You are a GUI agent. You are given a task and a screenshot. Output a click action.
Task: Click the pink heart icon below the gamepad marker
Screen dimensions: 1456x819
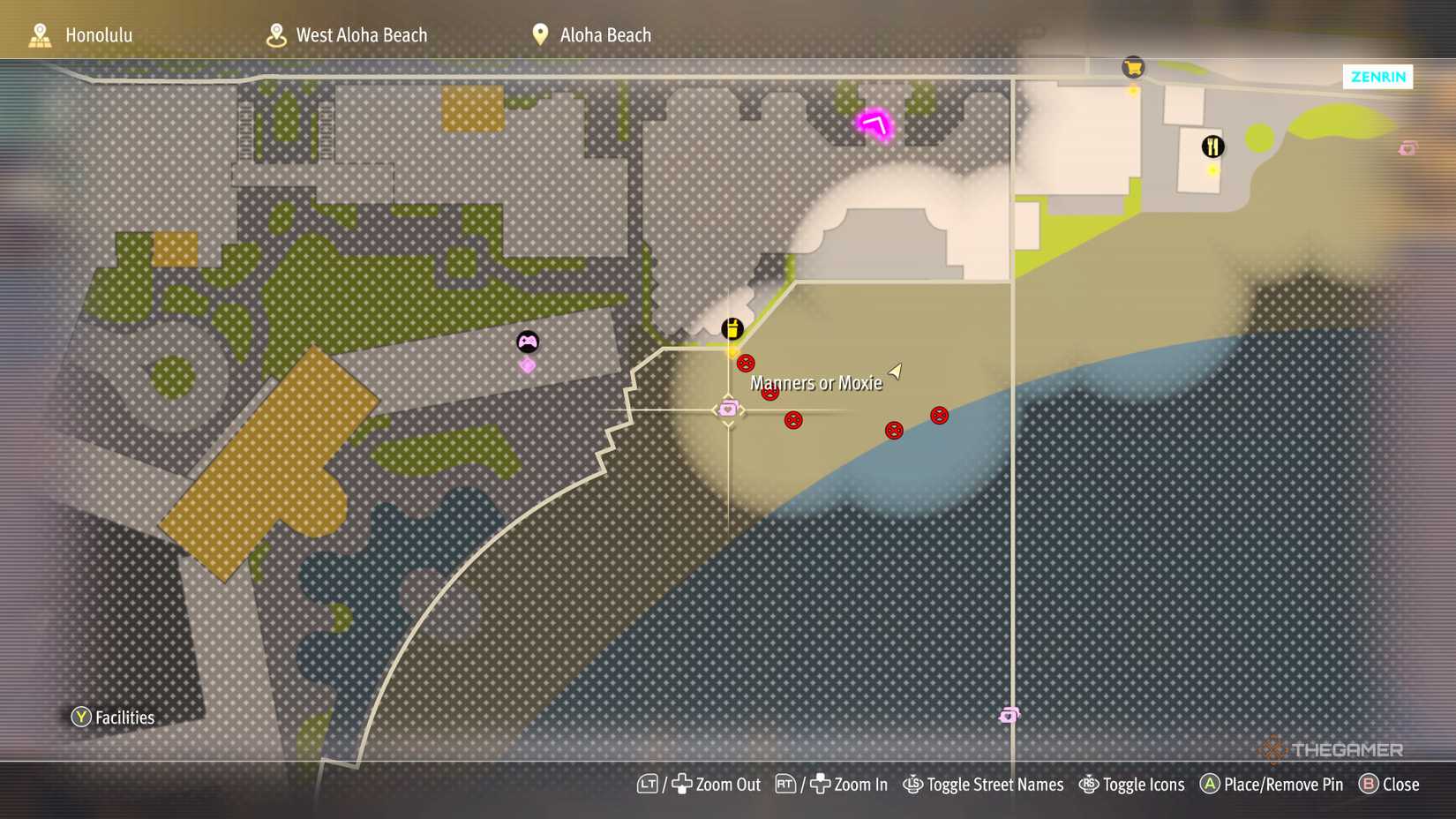(x=527, y=365)
